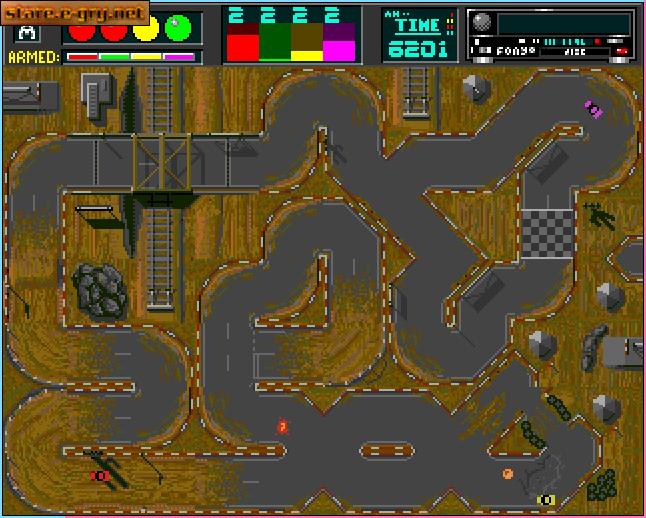
Task: Select the red player's lap block
Action: pyautogui.click(x=243, y=43)
